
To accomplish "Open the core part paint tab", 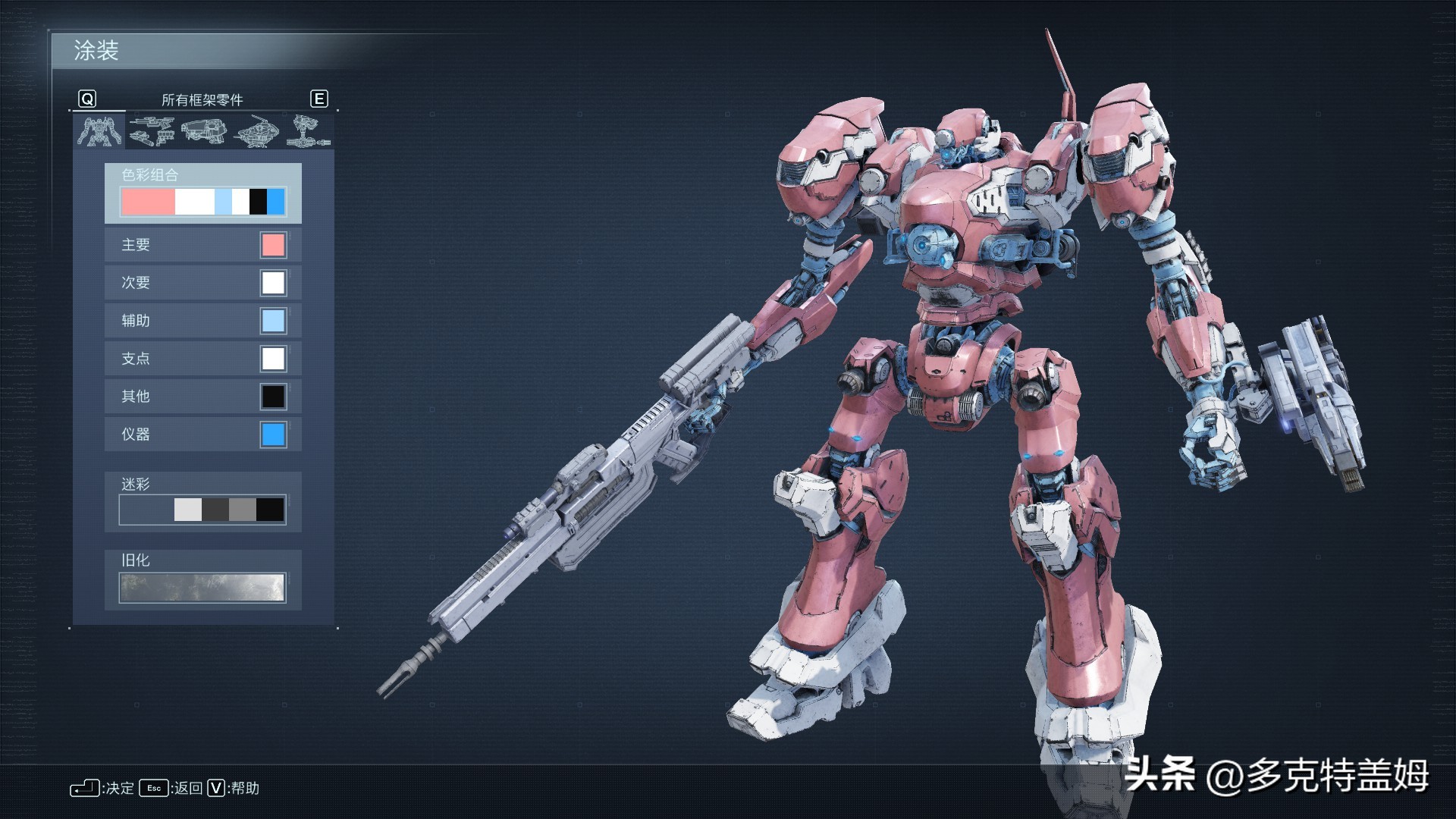I will [204, 130].
